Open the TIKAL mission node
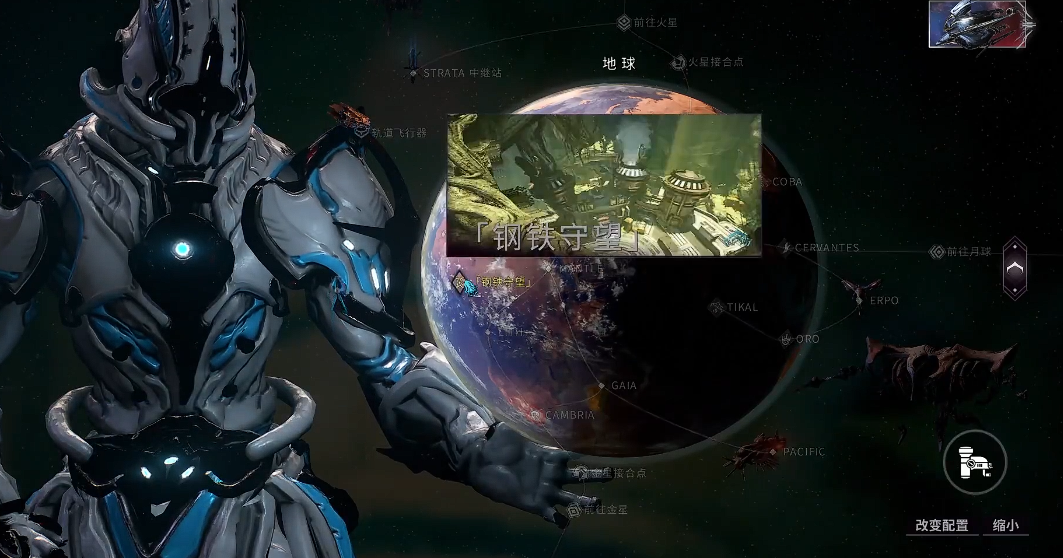Viewport: 1063px width, 558px height. coord(717,308)
